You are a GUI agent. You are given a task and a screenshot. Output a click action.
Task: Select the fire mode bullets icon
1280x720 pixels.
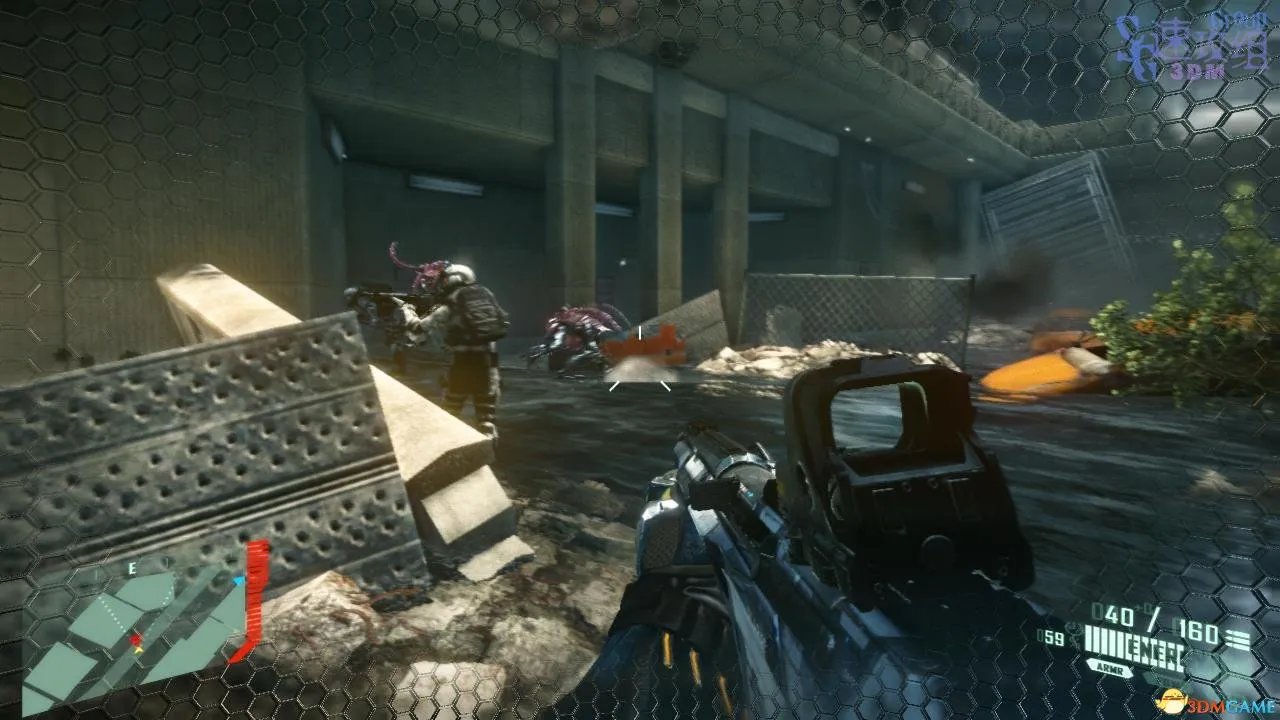tap(1238, 640)
